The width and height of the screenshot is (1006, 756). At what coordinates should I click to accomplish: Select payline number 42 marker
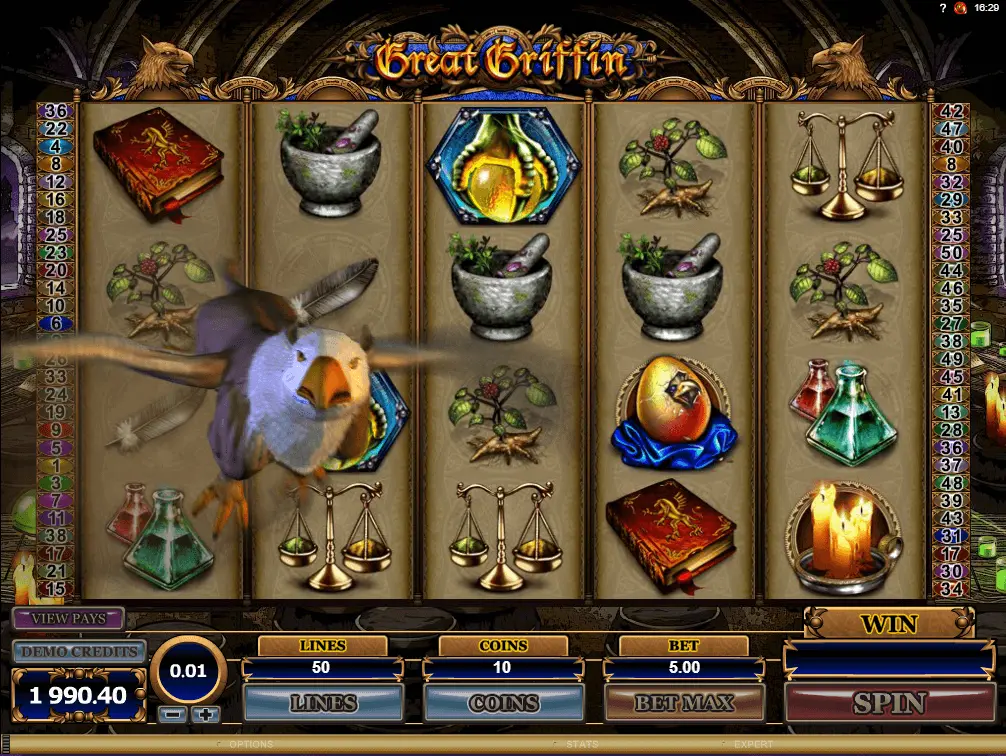coord(951,111)
